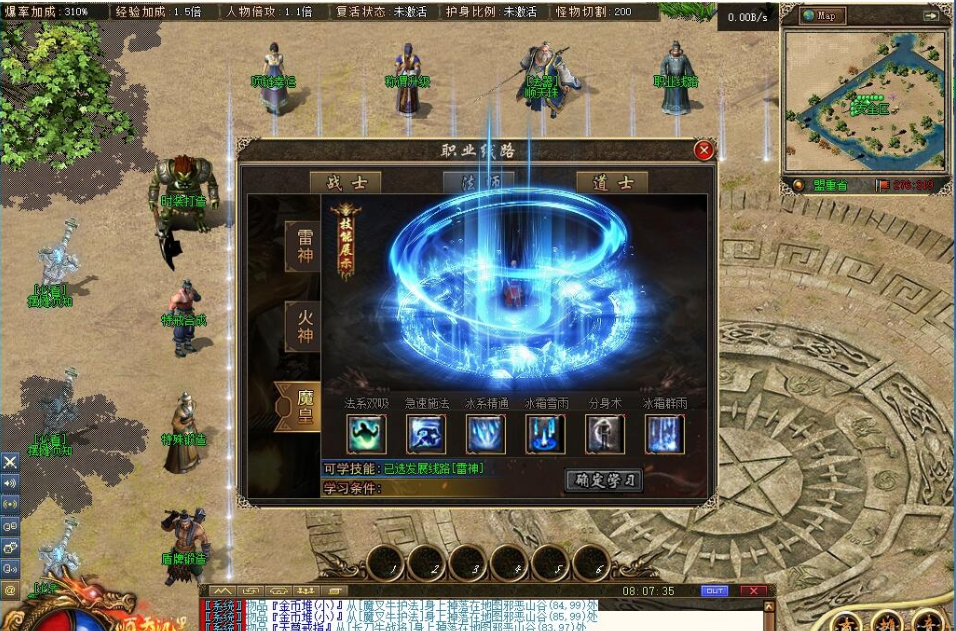The height and width of the screenshot is (631, 956).
Task: Switch to the 战士 warrior tab
Action: (x=345, y=183)
